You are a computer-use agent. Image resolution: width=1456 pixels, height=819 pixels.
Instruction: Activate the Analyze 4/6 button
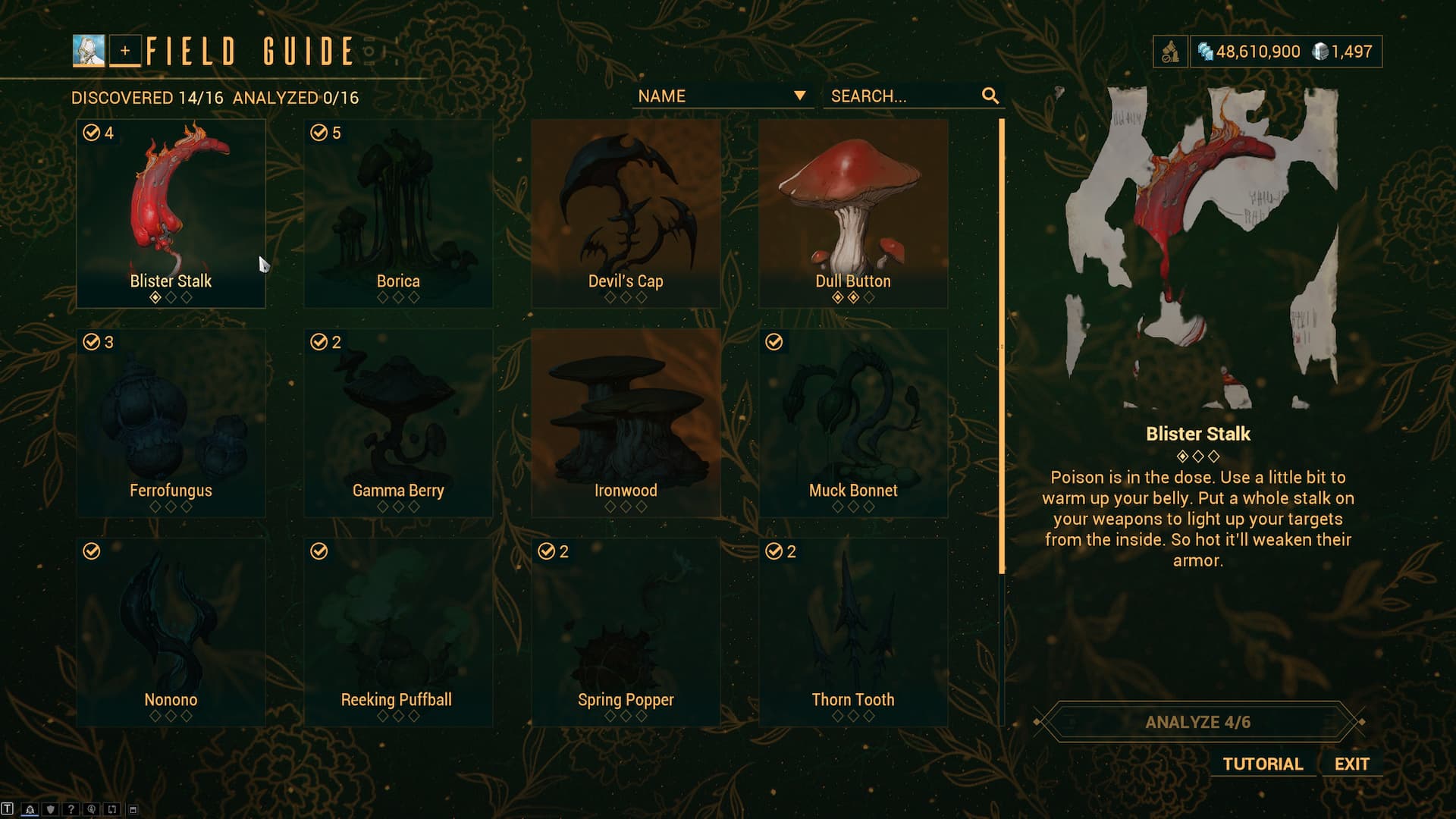tap(1197, 722)
